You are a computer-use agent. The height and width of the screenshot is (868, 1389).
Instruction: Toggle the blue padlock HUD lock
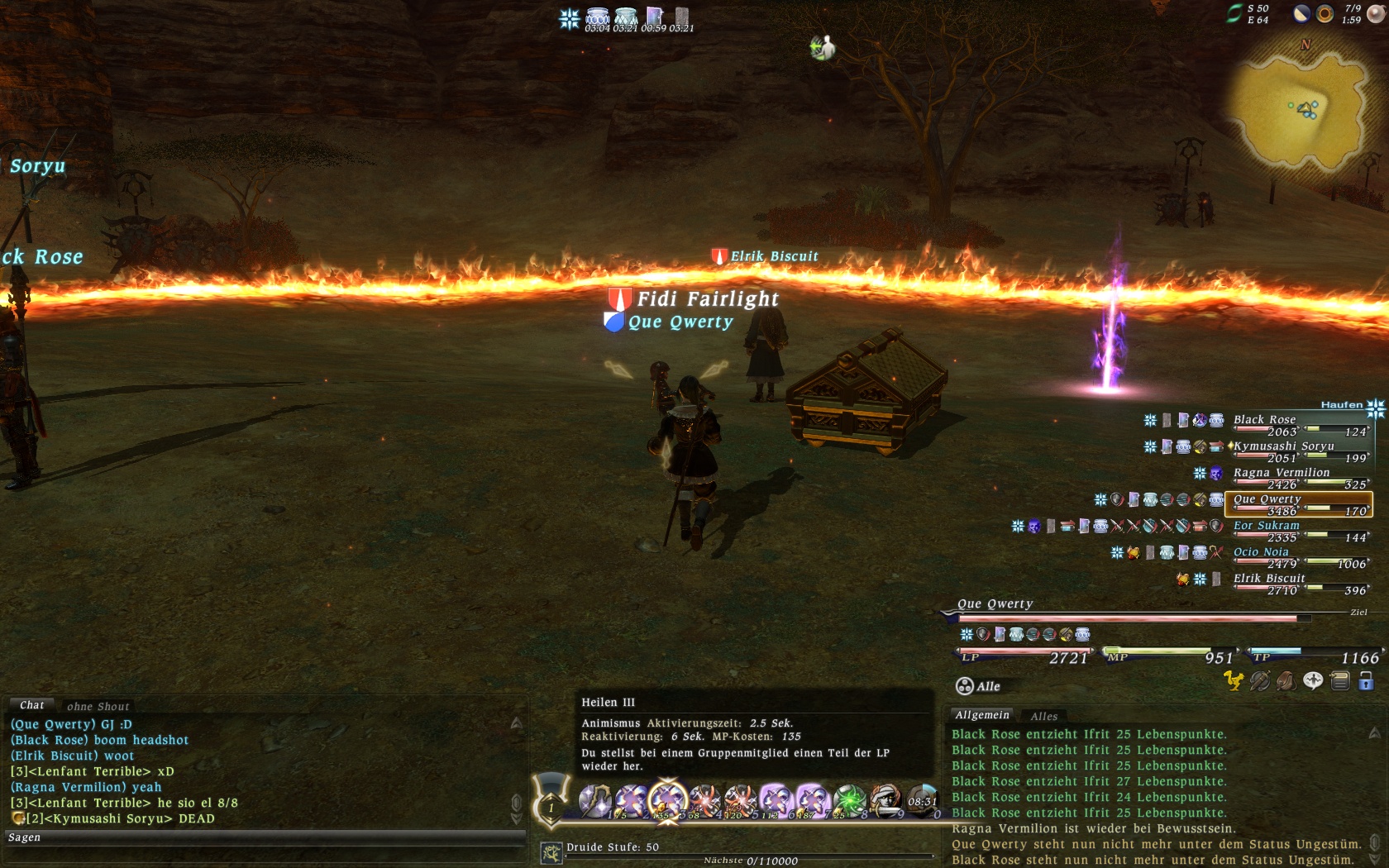[x=1366, y=680]
